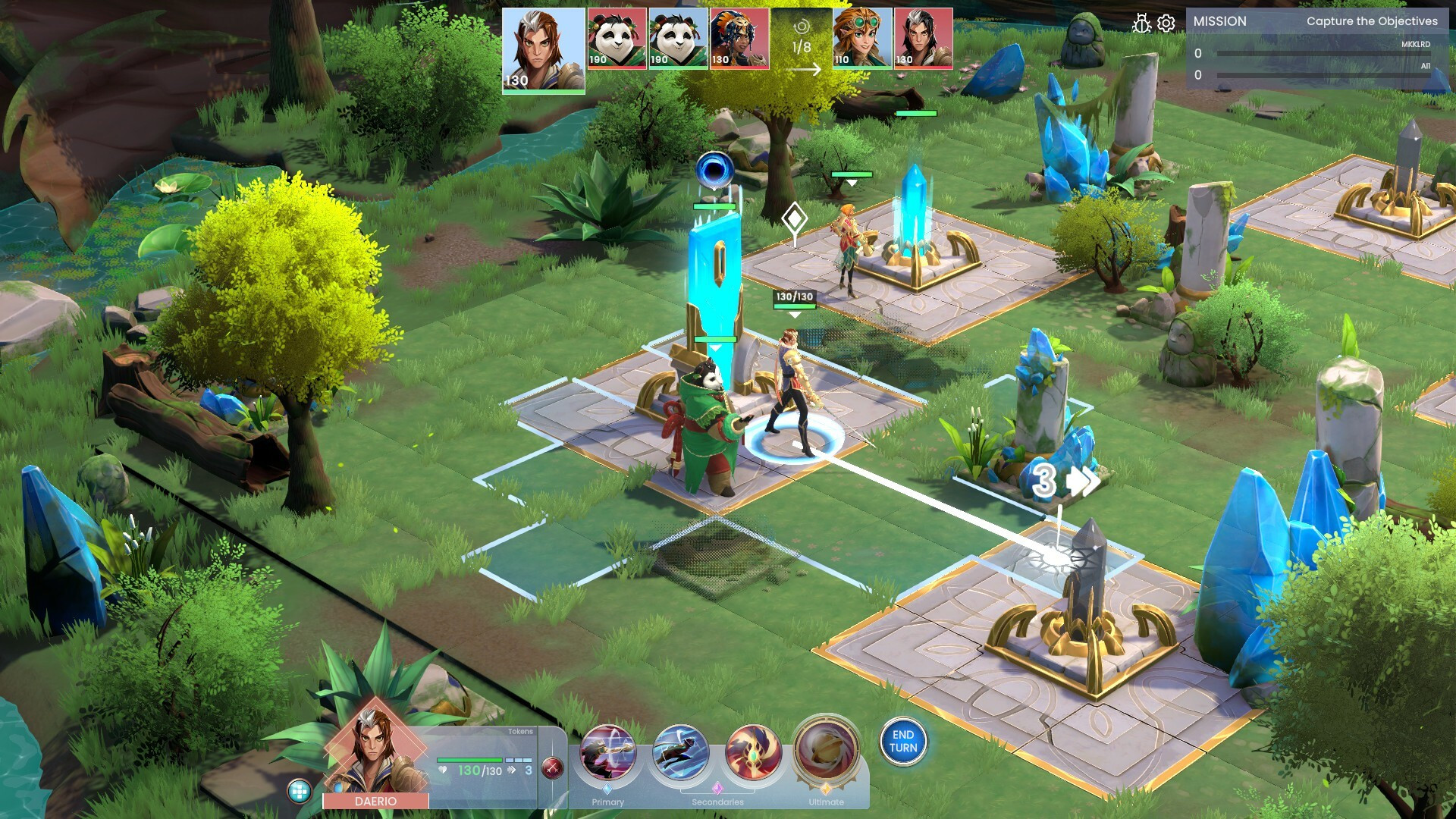Choose the red-background panda in turn order
1456x819 pixels.
617,39
